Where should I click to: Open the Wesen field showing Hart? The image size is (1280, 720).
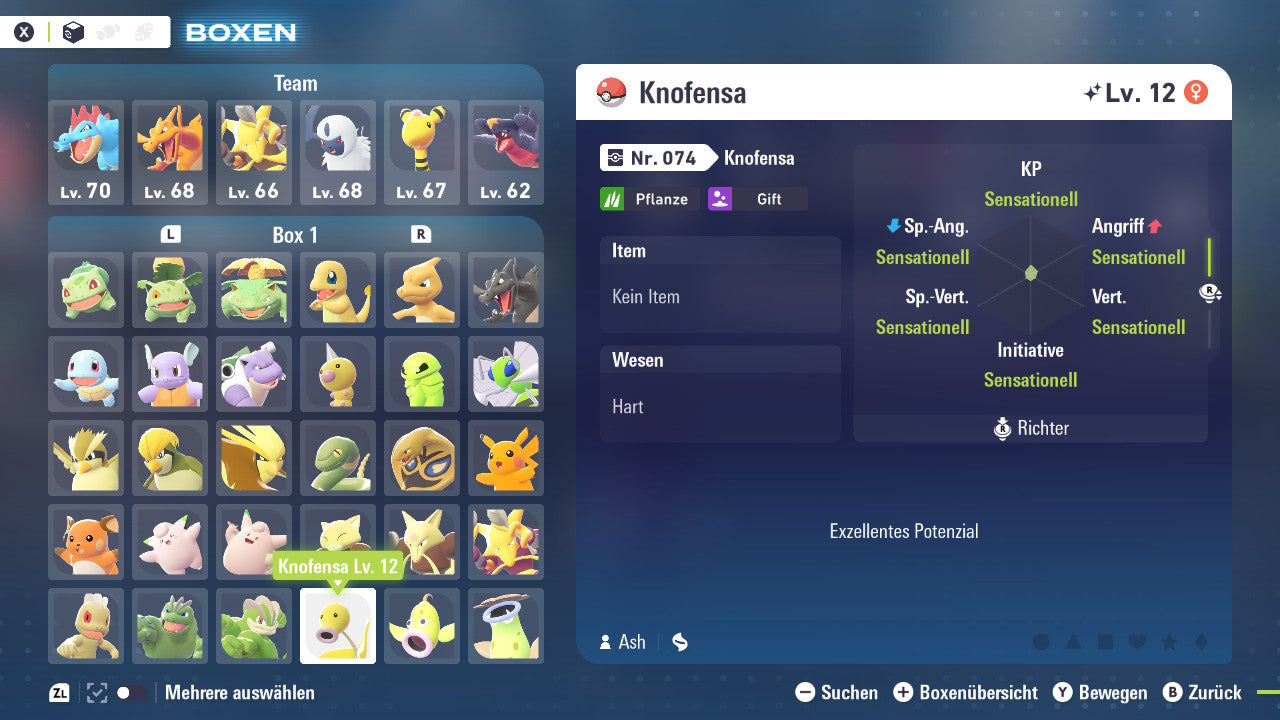[x=720, y=406]
